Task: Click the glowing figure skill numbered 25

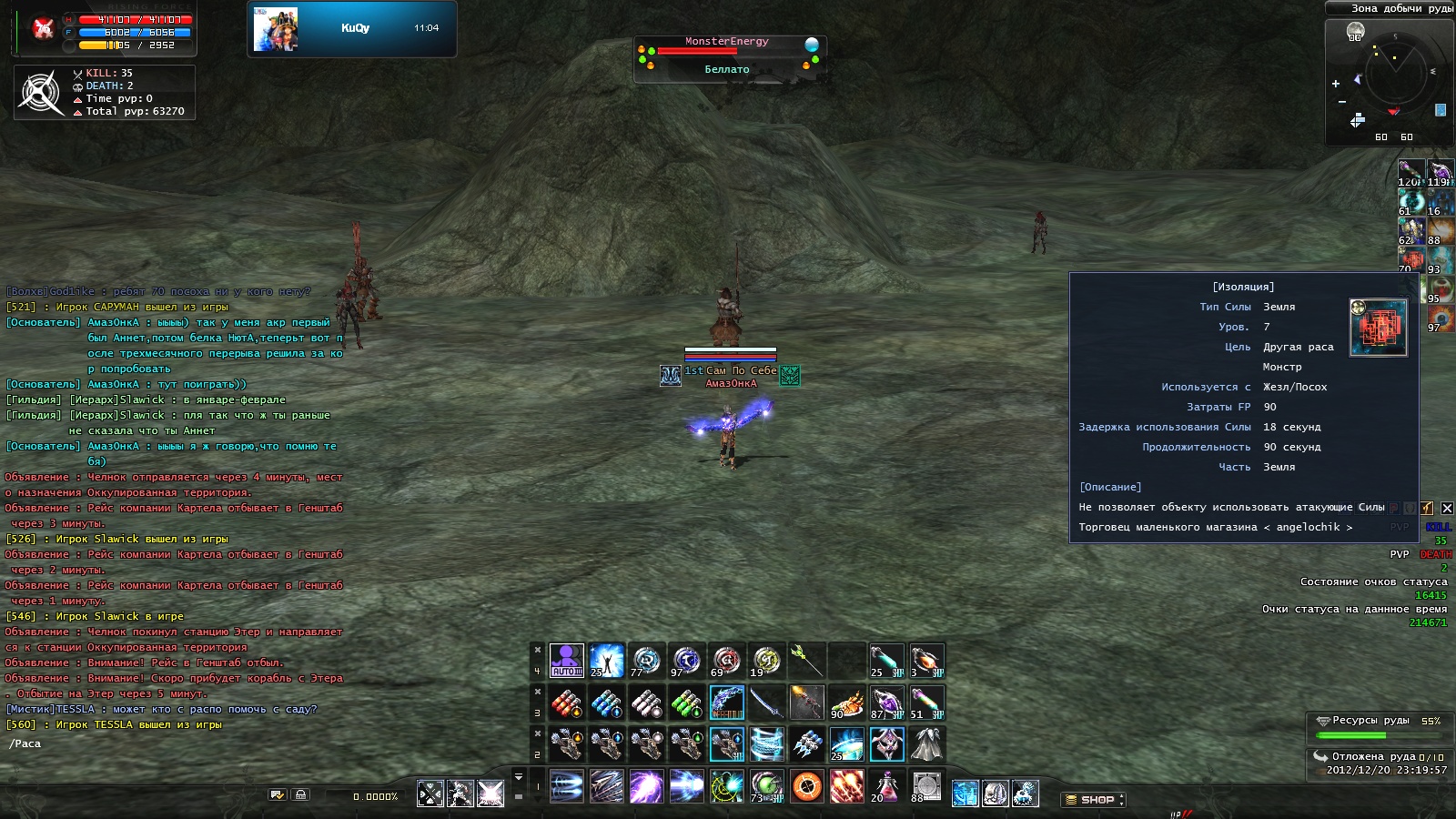Action: [x=606, y=661]
